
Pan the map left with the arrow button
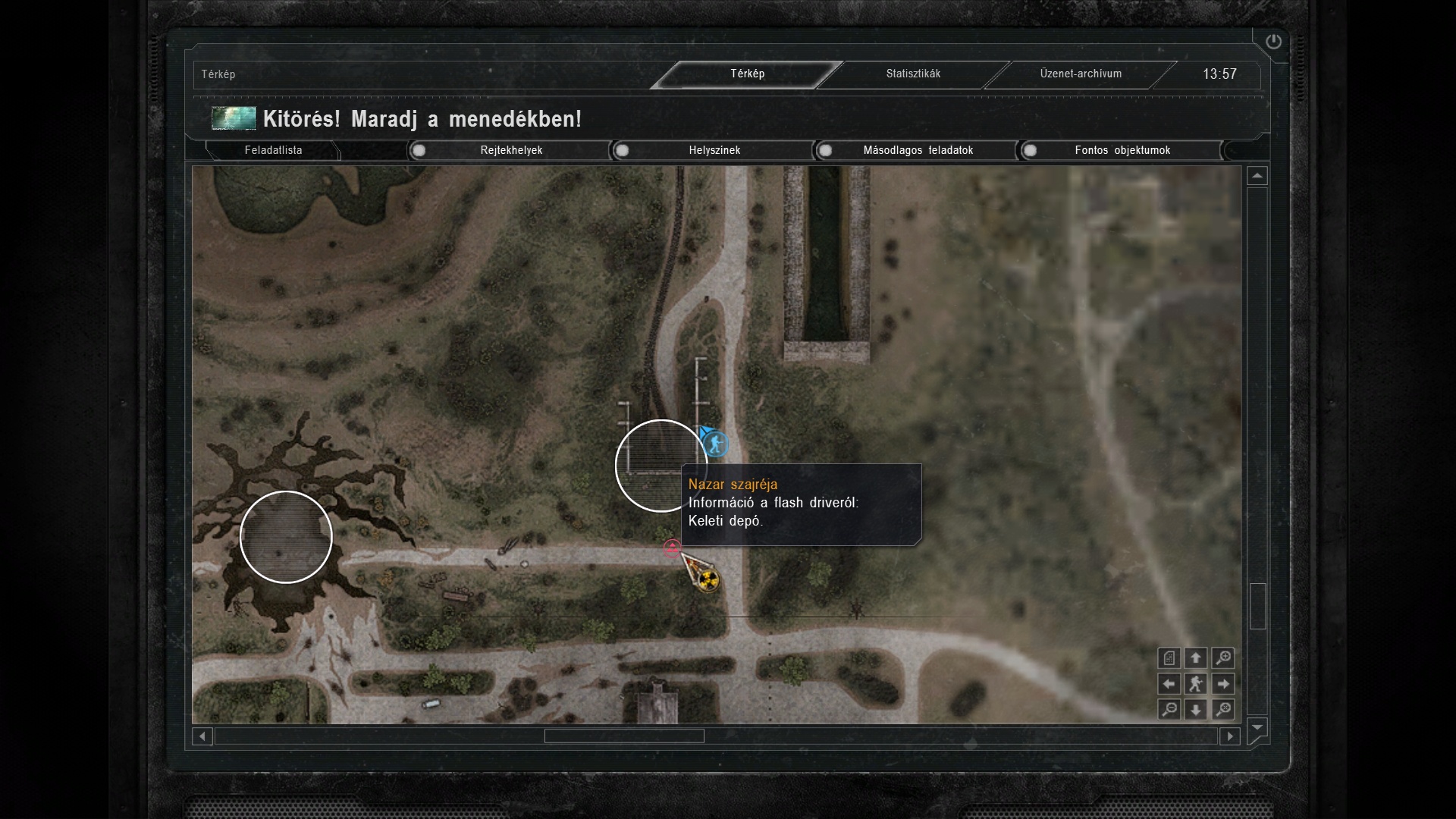click(x=1169, y=684)
